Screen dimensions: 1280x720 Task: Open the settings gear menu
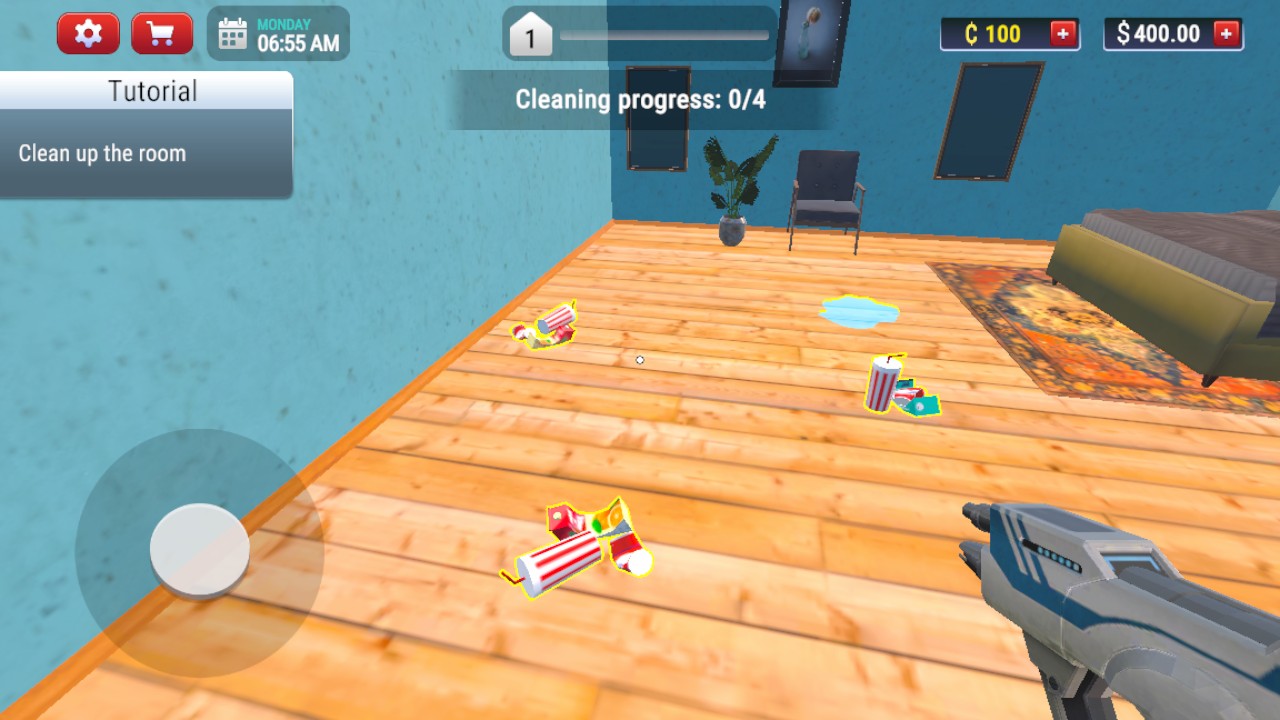(x=88, y=34)
